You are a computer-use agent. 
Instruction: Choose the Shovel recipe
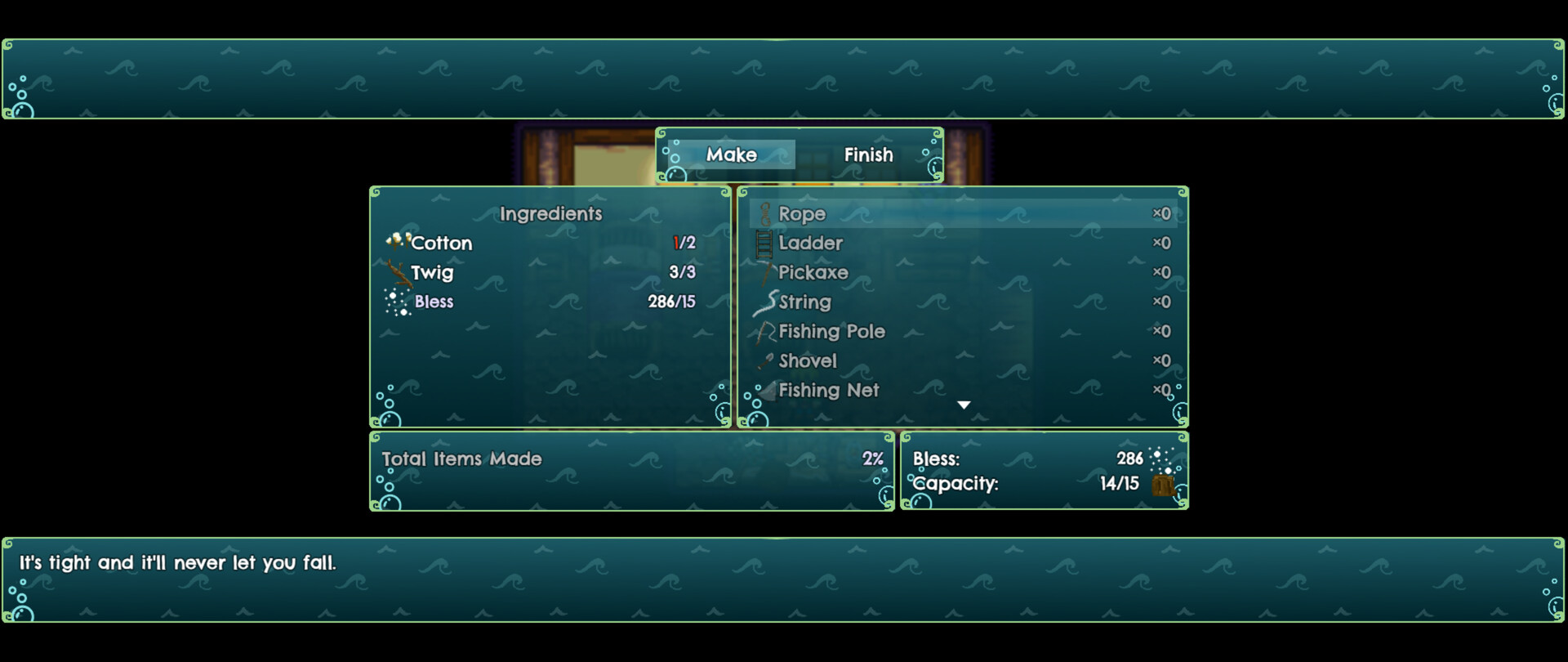click(x=808, y=361)
